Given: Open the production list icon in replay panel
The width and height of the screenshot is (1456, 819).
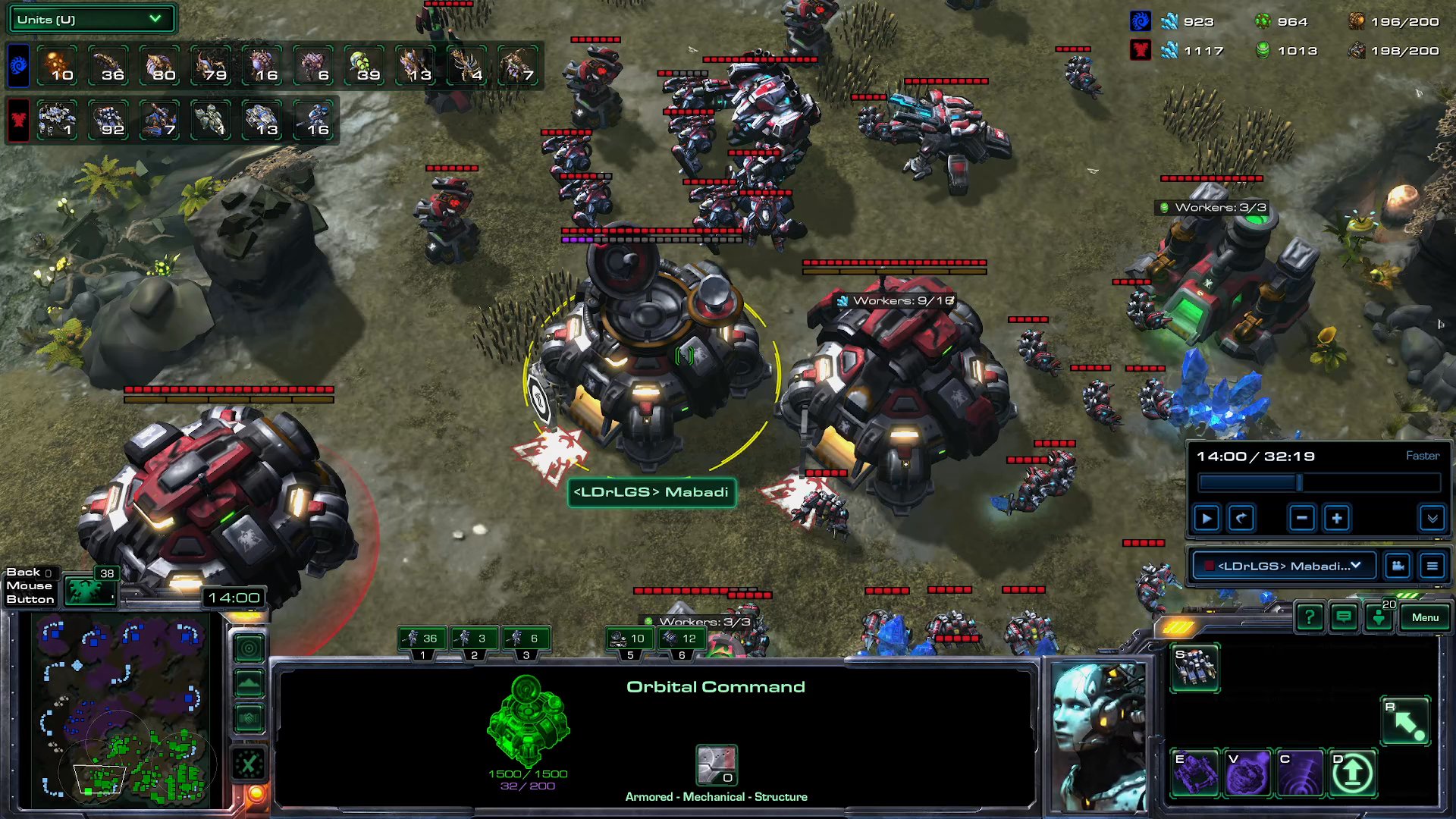Looking at the screenshot, I should pyautogui.click(x=1432, y=566).
